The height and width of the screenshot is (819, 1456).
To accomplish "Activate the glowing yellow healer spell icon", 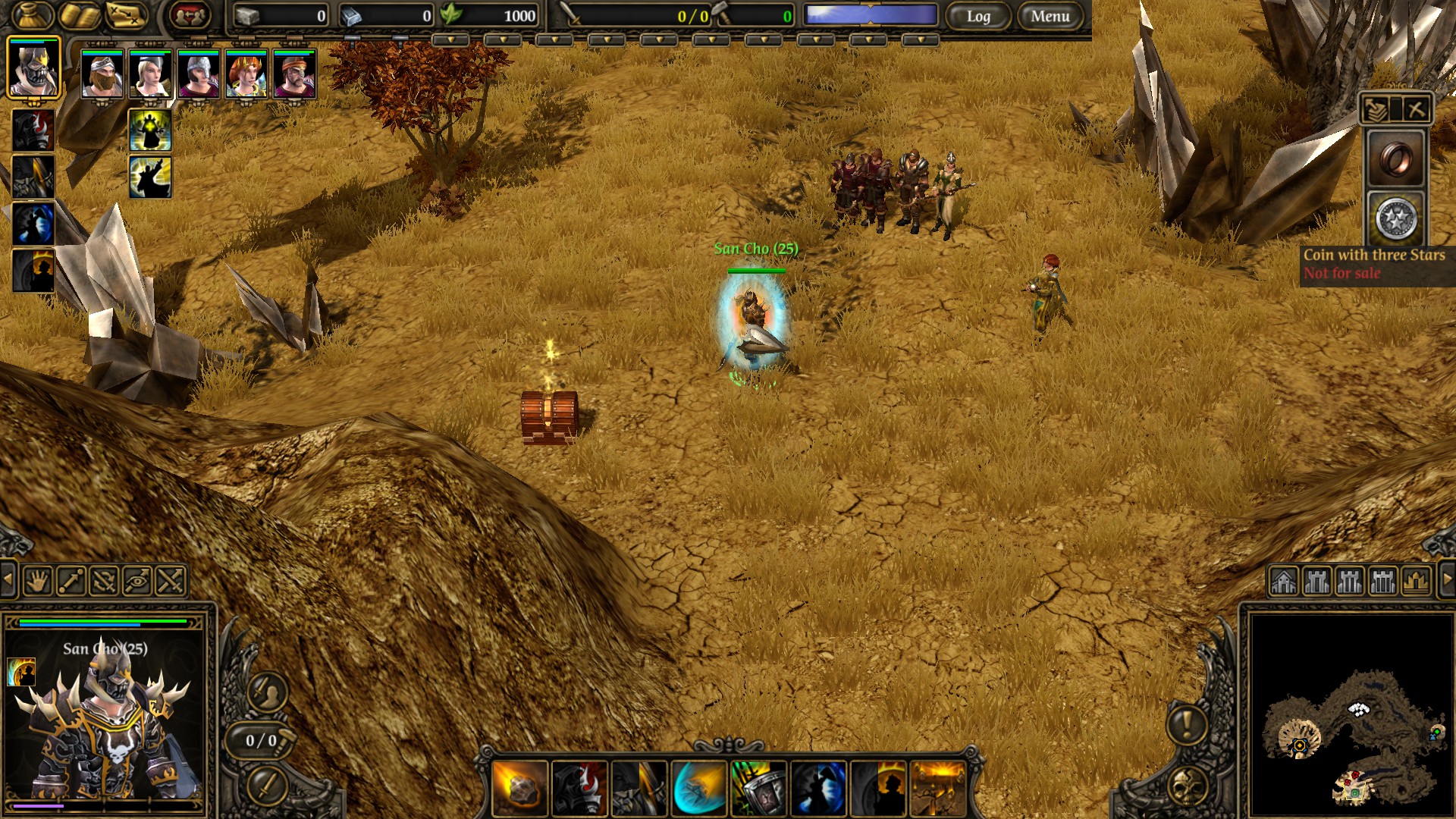I will coord(150,130).
